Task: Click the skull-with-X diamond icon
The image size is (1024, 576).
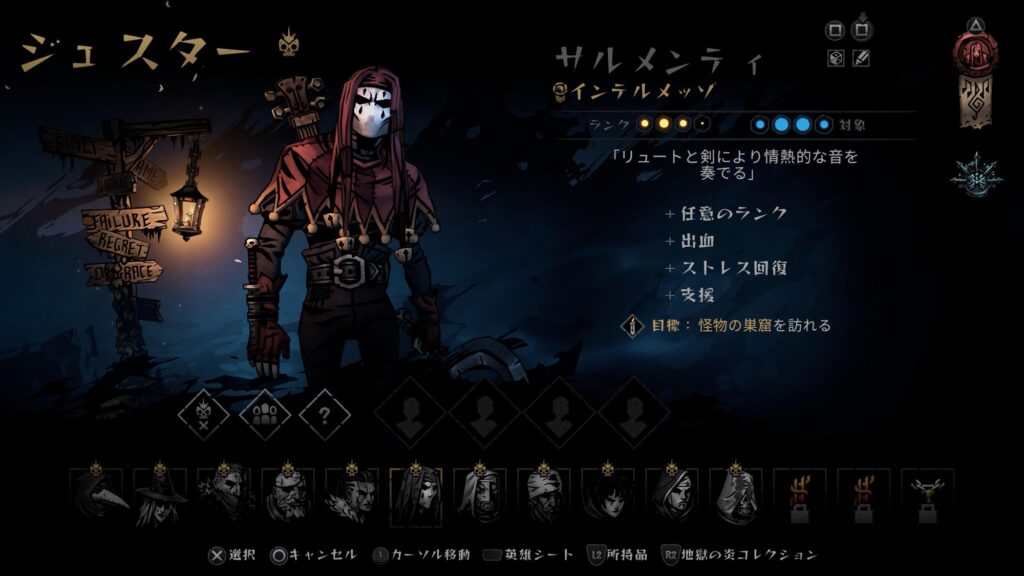Action: [x=204, y=412]
